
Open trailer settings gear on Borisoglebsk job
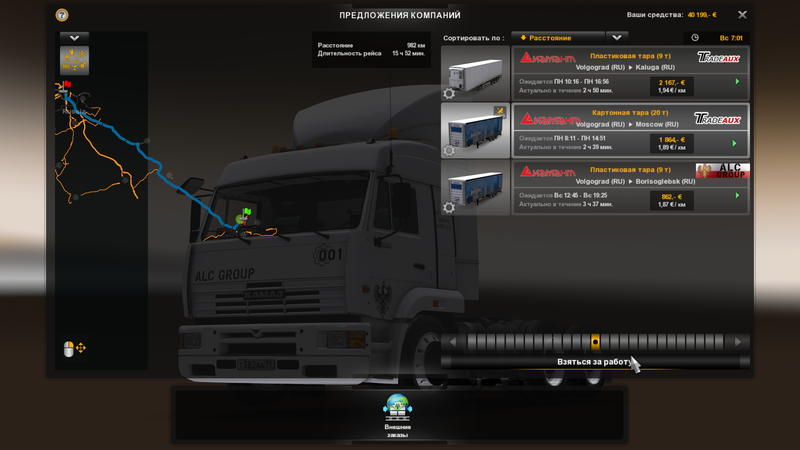449,208
